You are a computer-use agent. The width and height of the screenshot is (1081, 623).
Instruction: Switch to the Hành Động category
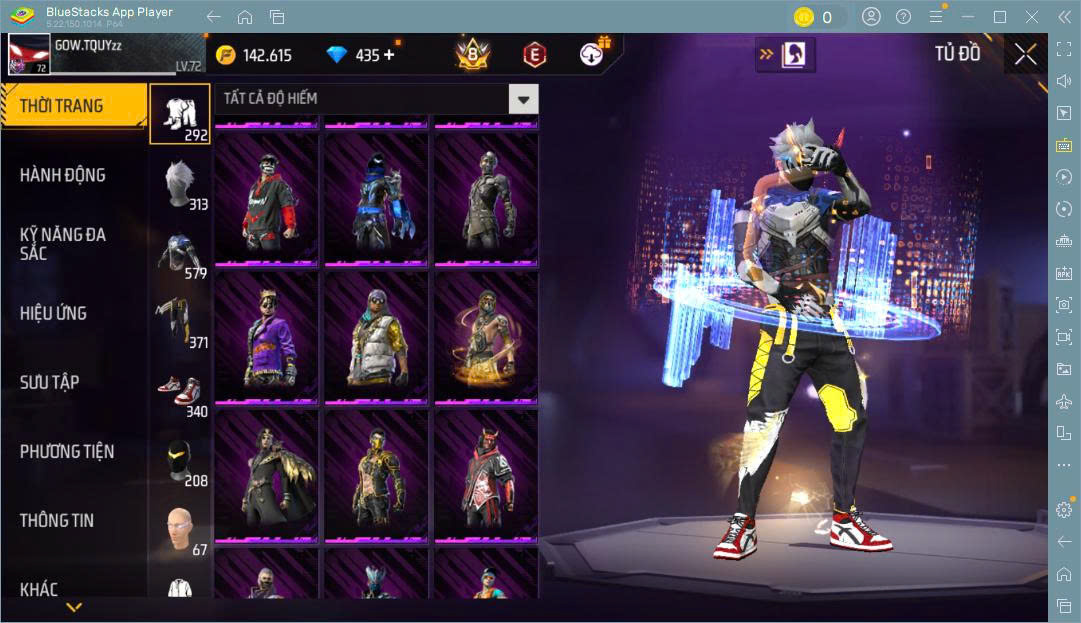tap(63, 175)
